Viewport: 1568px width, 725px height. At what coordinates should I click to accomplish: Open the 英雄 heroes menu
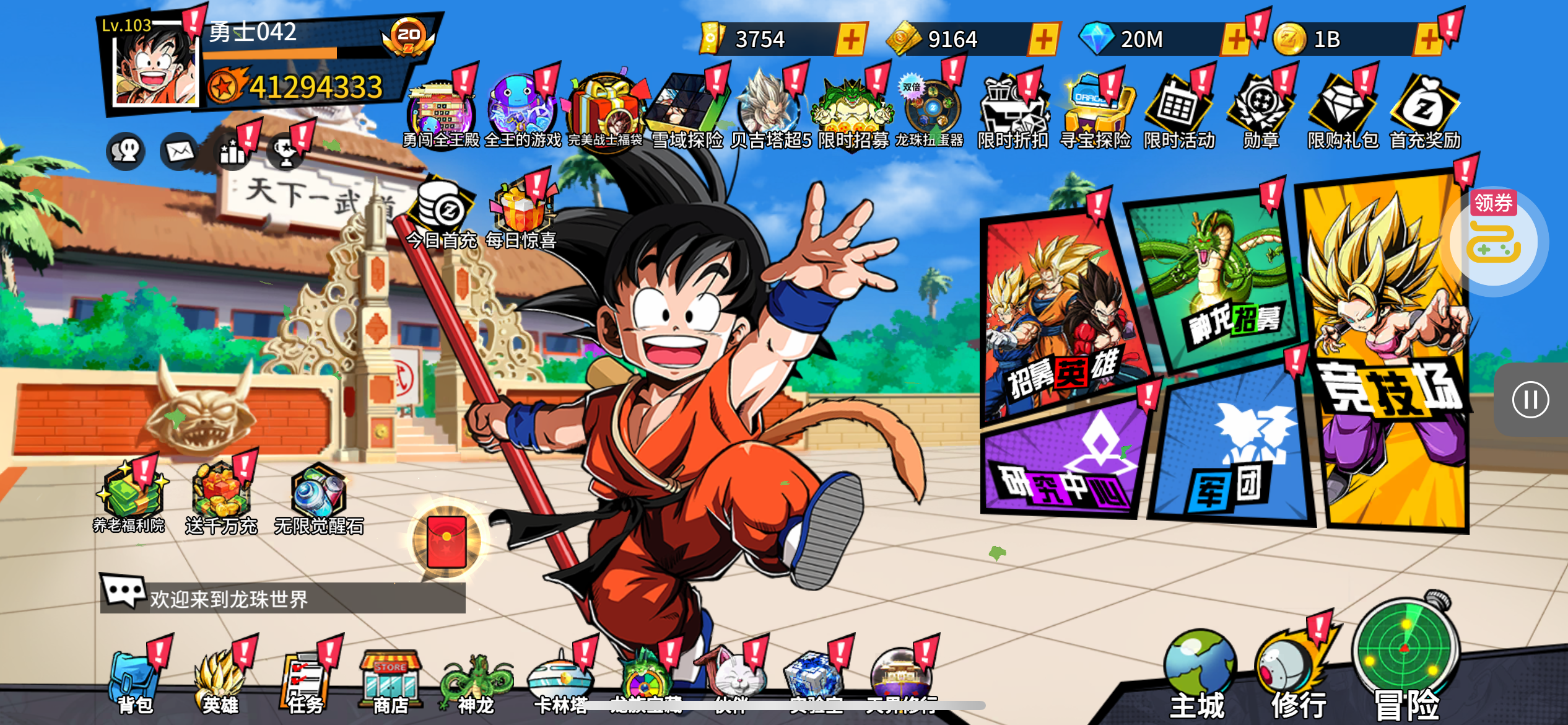coord(220,682)
